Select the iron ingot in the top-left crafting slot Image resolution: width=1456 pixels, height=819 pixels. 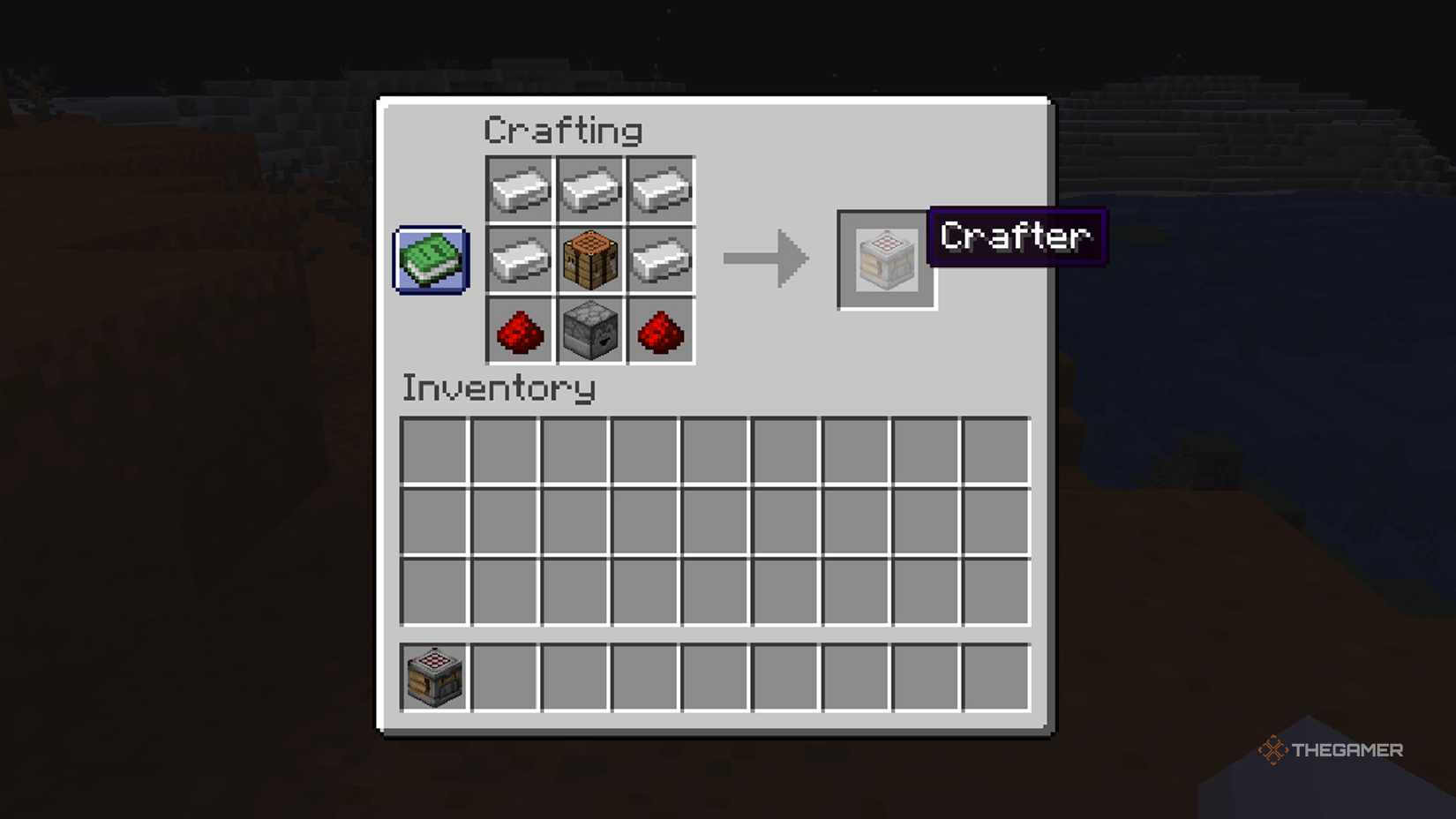(519, 189)
